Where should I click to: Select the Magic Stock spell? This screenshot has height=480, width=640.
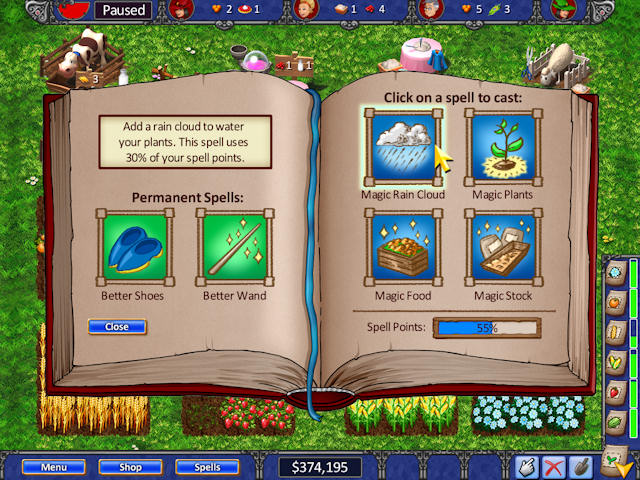point(502,247)
